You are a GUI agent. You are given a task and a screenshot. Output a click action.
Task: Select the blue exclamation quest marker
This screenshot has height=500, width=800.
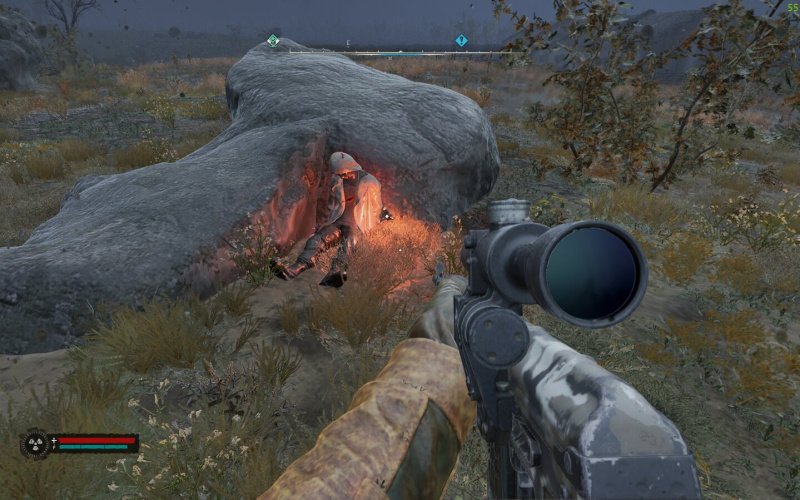461,41
